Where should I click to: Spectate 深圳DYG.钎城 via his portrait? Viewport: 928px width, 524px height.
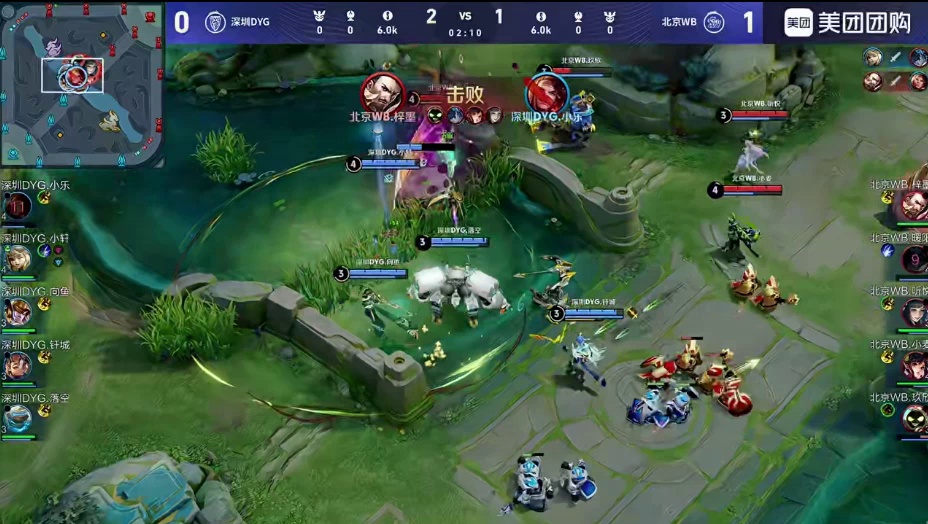point(17,365)
